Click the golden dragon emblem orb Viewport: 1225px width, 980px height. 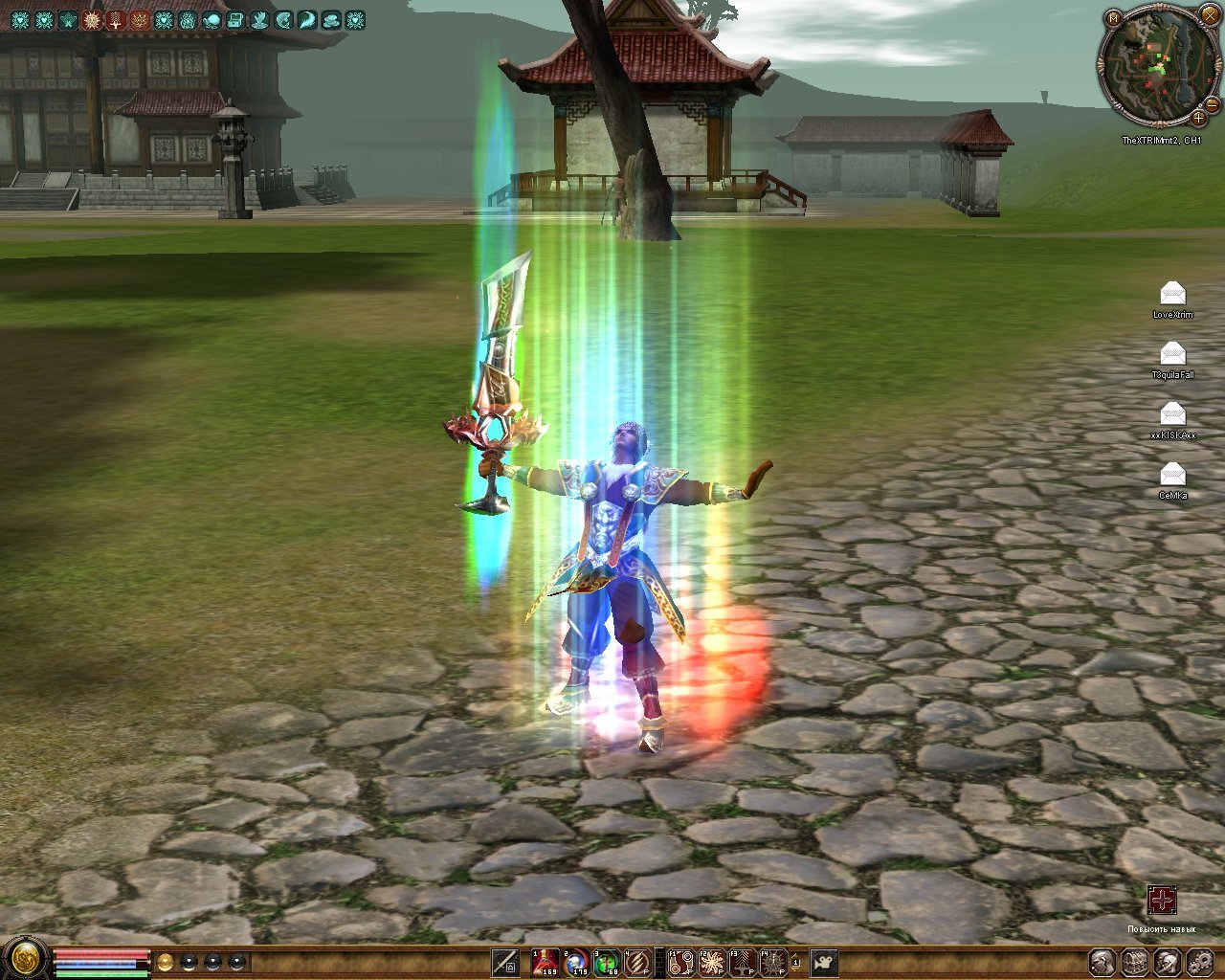24,958
